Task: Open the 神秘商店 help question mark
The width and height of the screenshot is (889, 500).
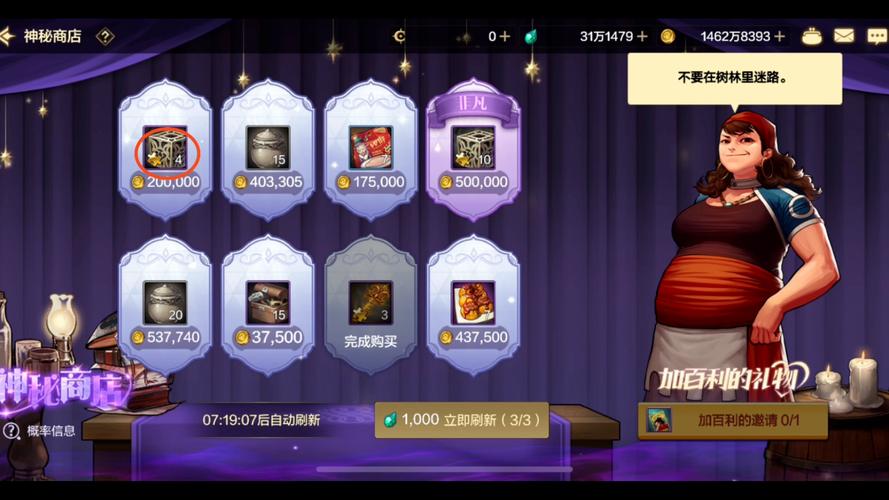Action: [x=105, y=37]
